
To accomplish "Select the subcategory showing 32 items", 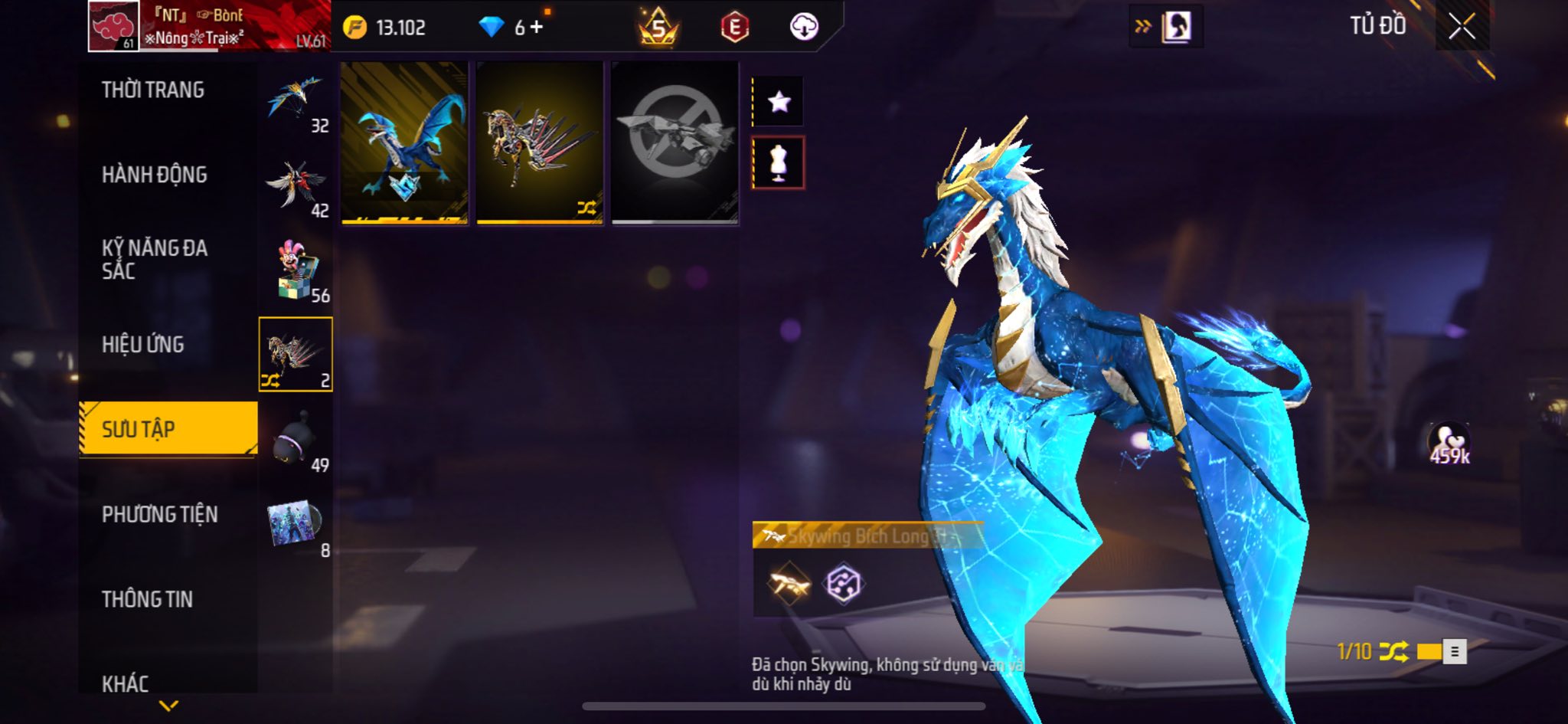I will coord(296,101).
